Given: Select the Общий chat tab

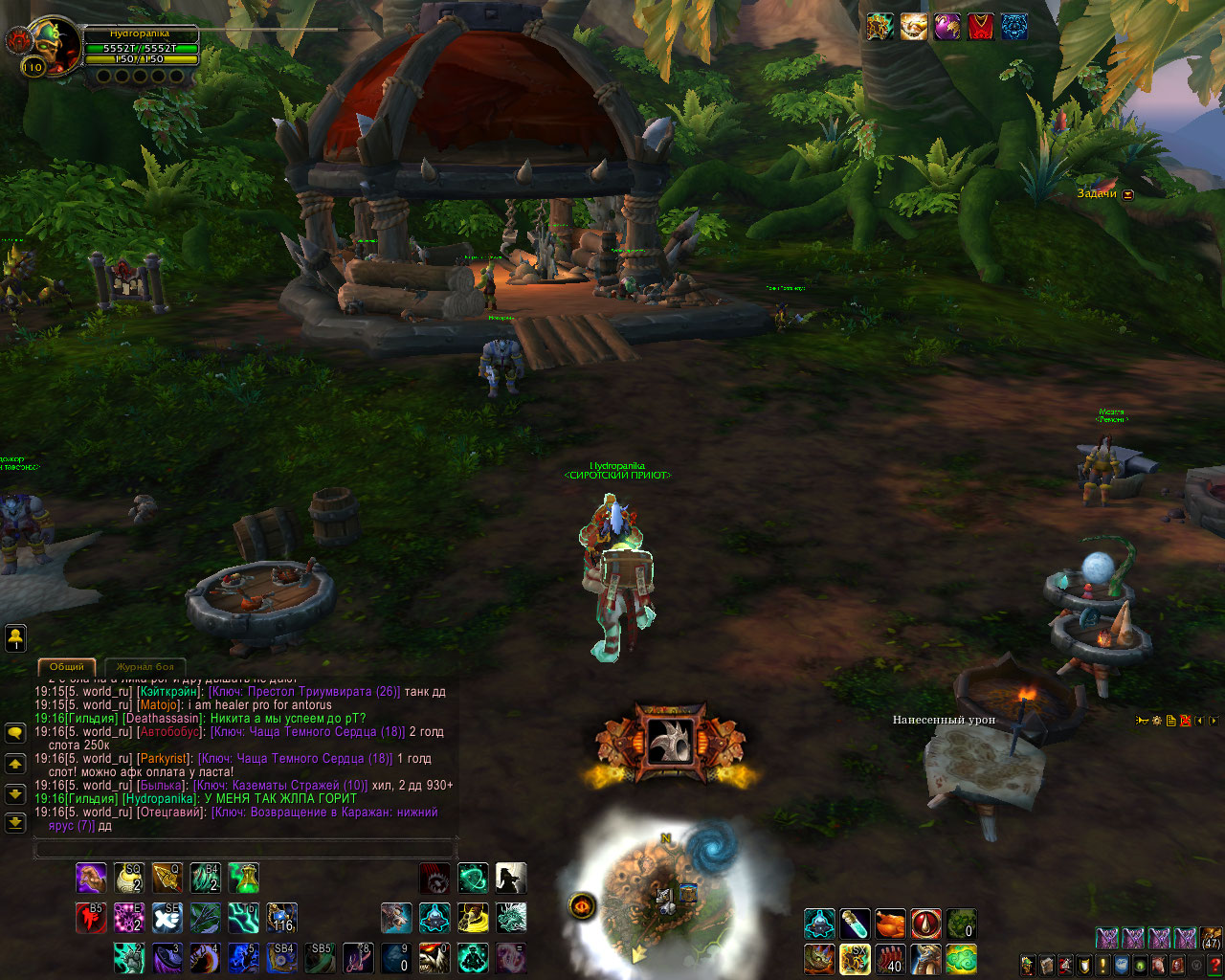Looking at the screenshot, I should [66, 666].
